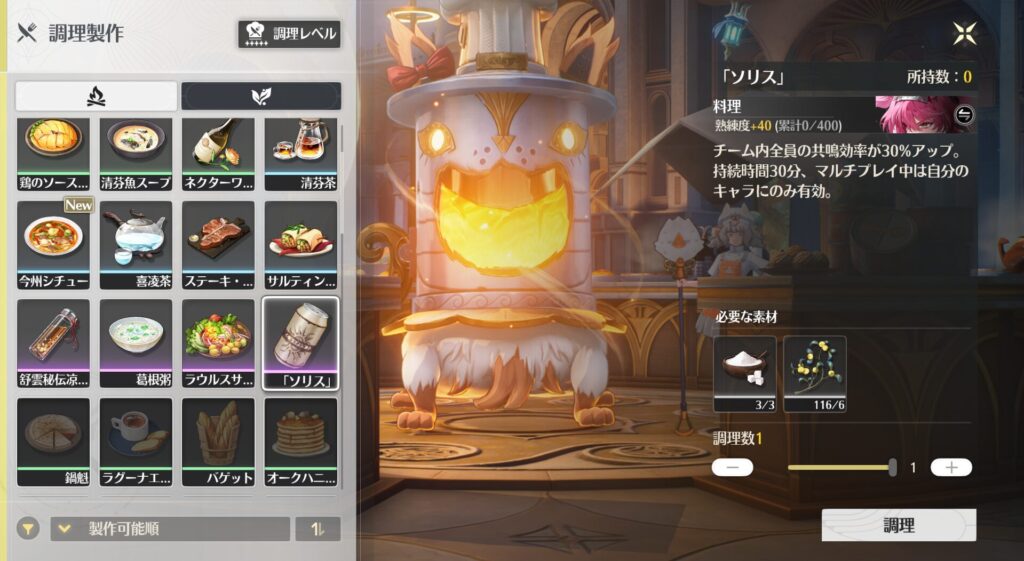Open the 製作可能順 sort dropdown
This screenshot has width=1024, height=561.
170,529
